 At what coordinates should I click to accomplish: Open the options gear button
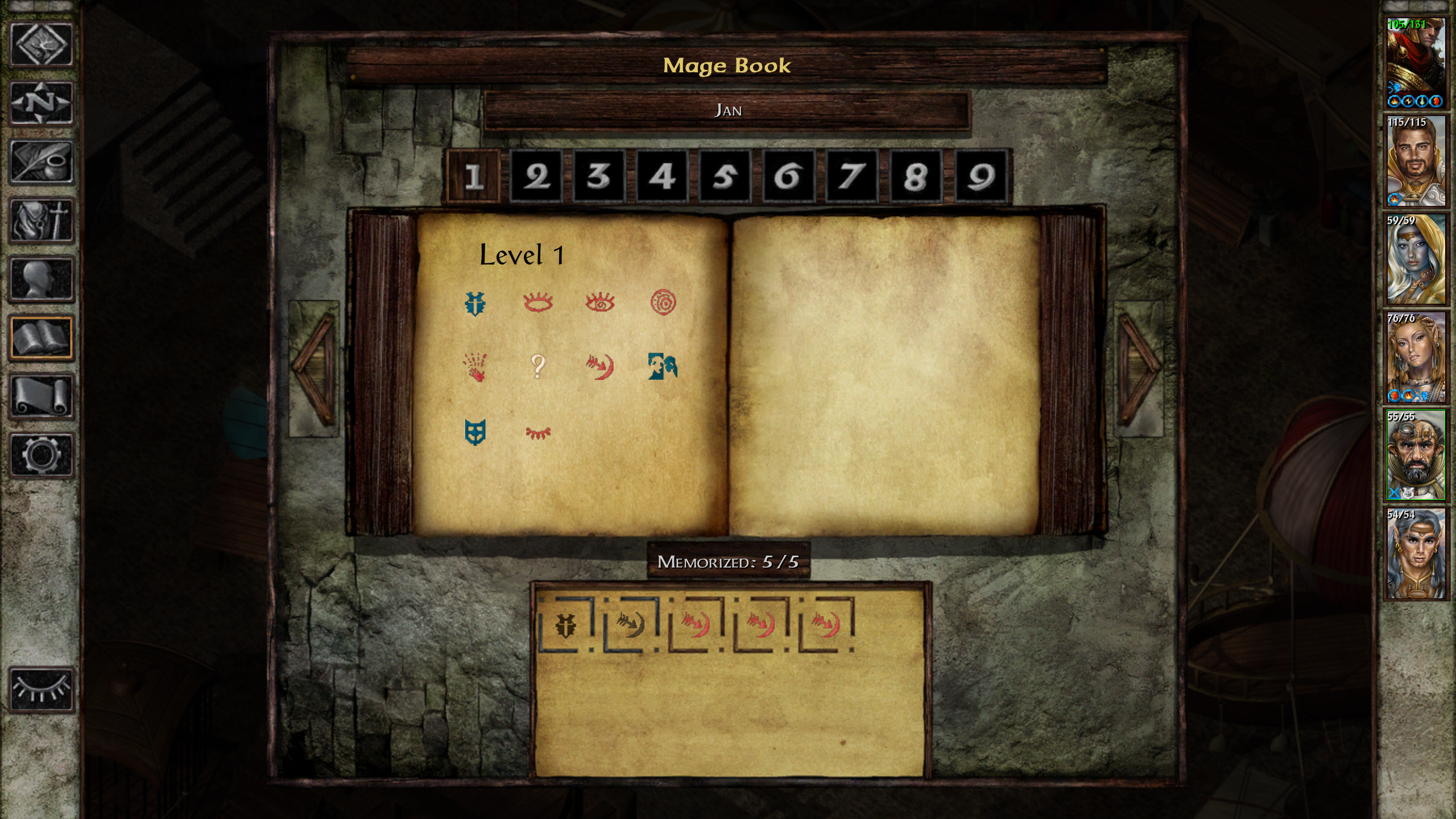tap(42, 455)
